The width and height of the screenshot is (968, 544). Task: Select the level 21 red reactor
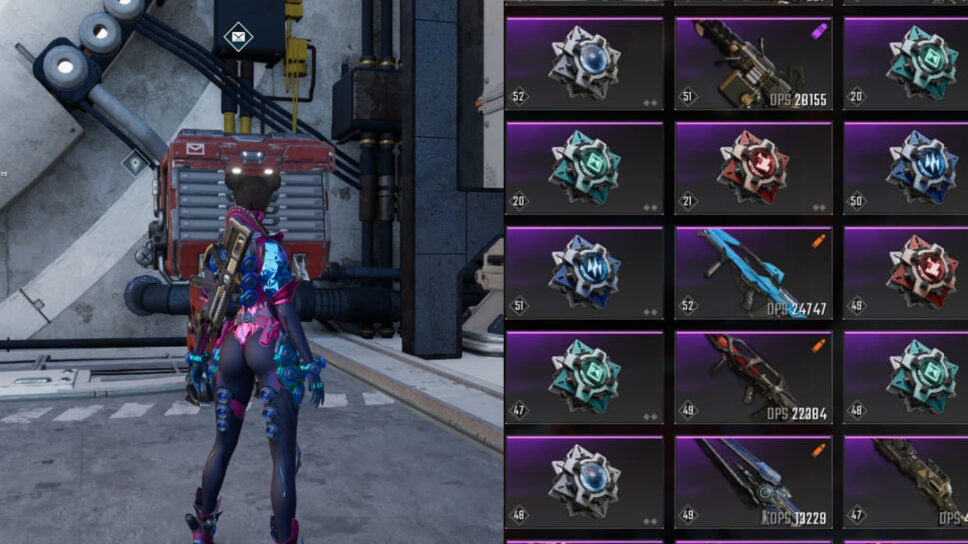(753, 168)
